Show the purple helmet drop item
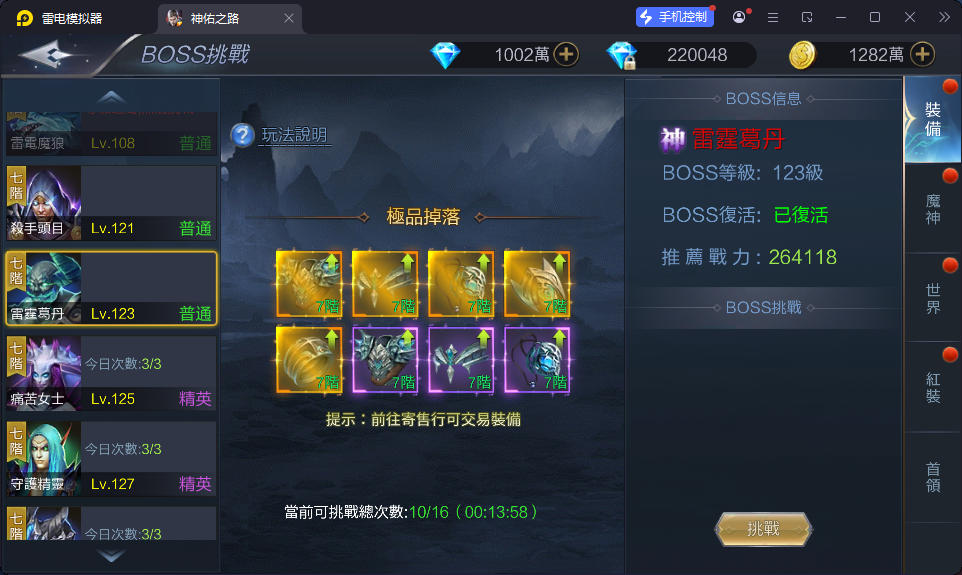This screenshot has height=575, width=962. click(386, 358)
